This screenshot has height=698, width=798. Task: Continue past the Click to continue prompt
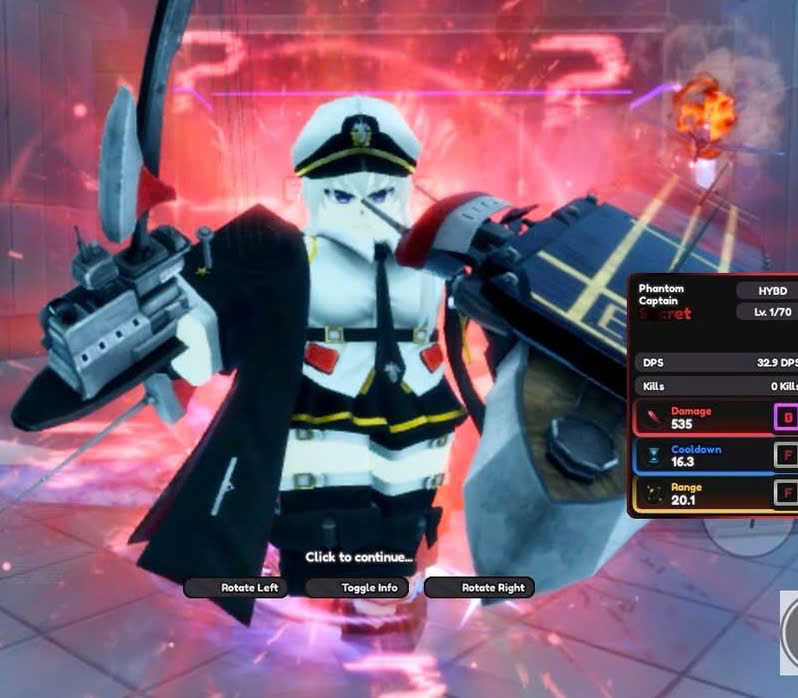(x=358, y=557)
